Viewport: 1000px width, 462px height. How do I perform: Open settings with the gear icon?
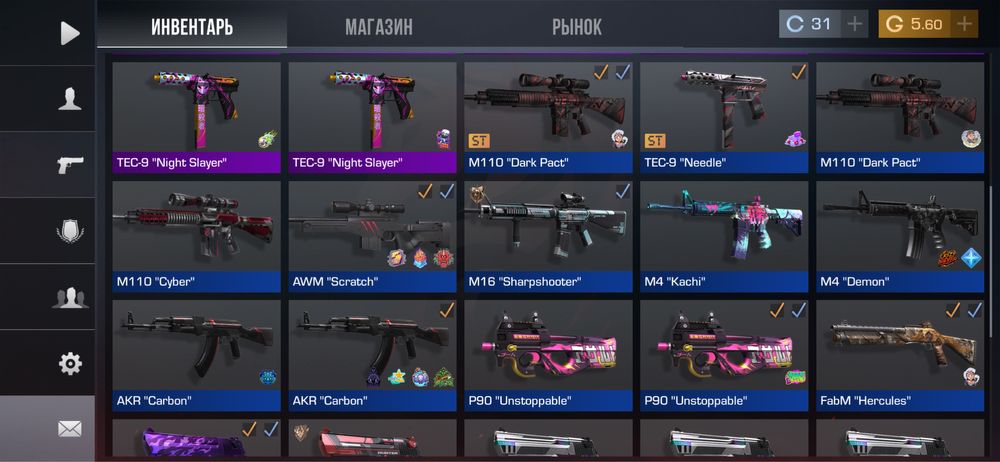[x=69, y=364]
